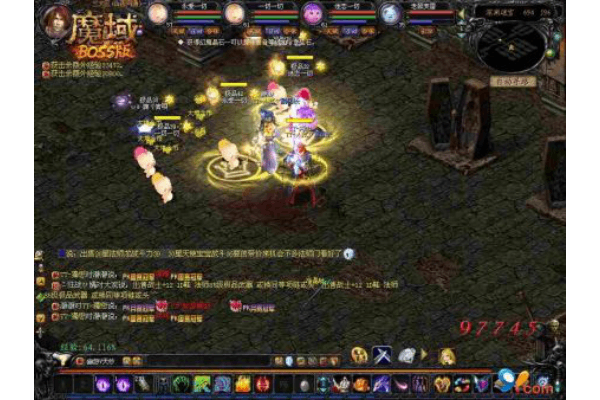Screen dimensions: 600x400
Task: Click the silver gem menu icon
Action: click(407, 355)
